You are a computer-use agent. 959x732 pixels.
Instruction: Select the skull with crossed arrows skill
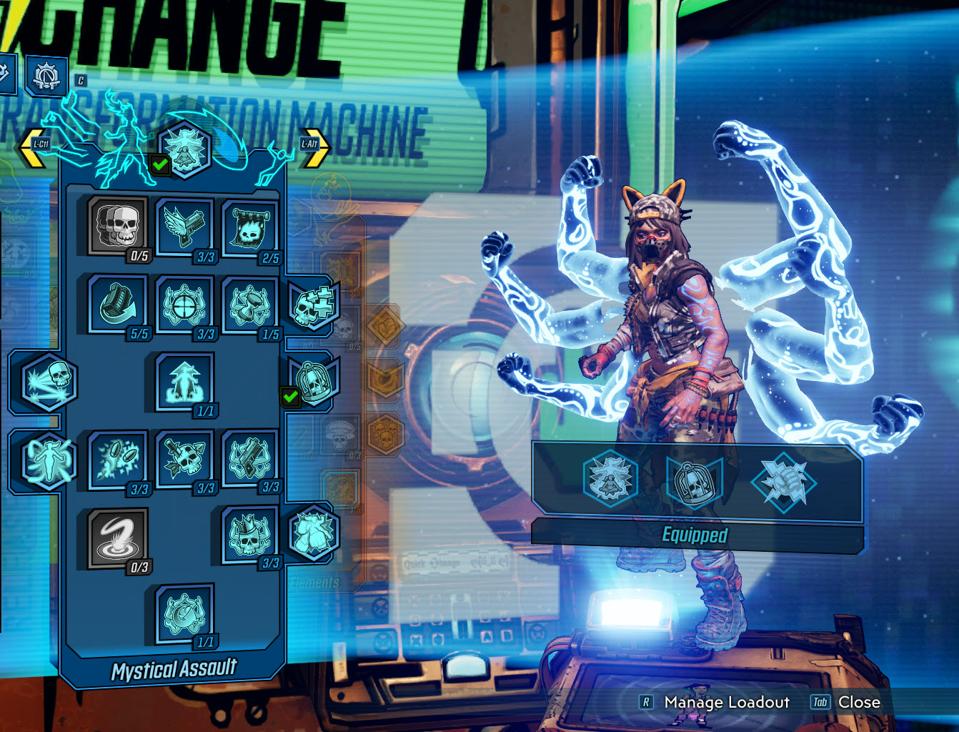tap(184, 458)
